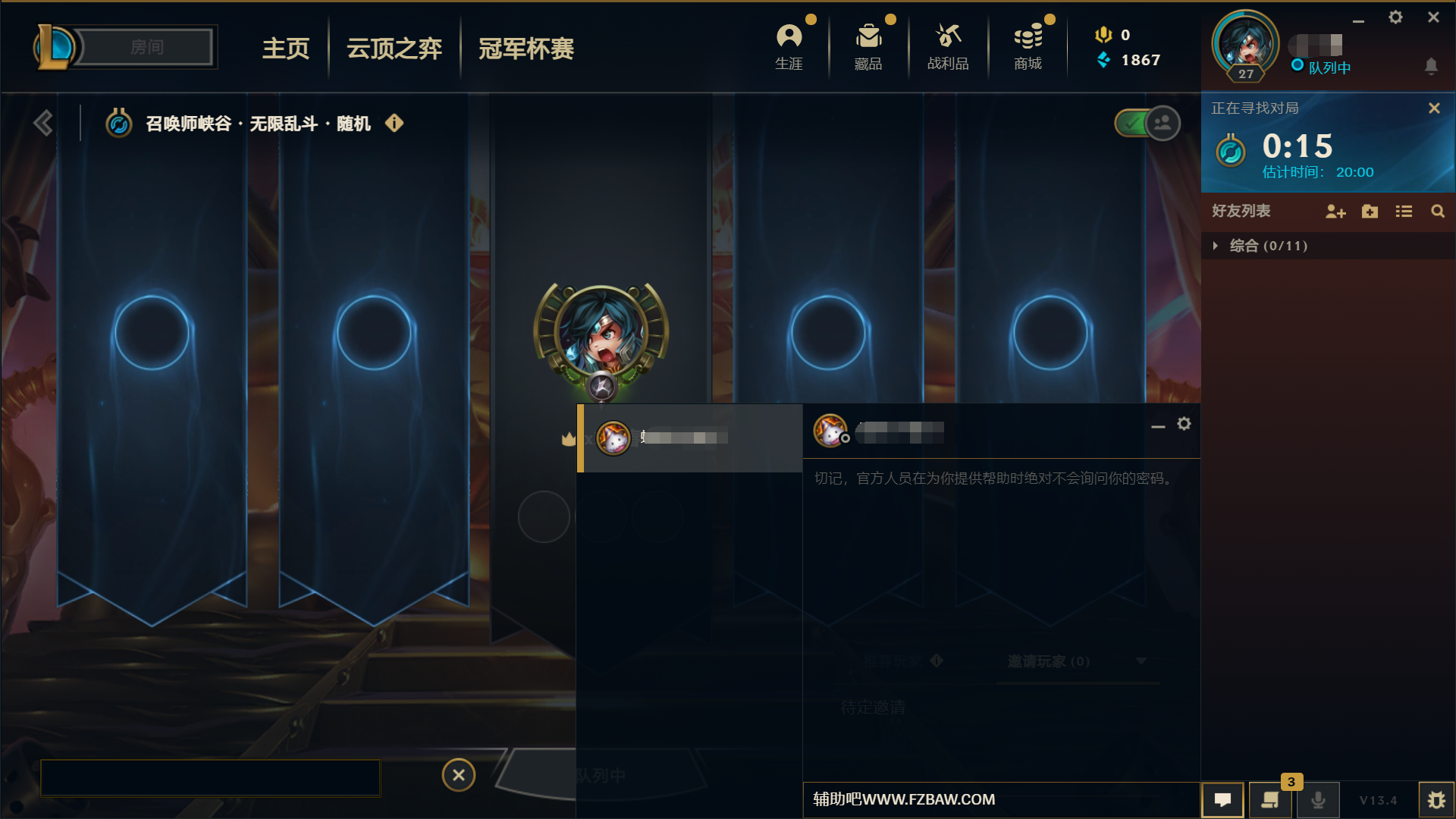The height and width of the screenshot is (819, 1456).
Task: Click the bug report icon
Action: (1437, 799)
